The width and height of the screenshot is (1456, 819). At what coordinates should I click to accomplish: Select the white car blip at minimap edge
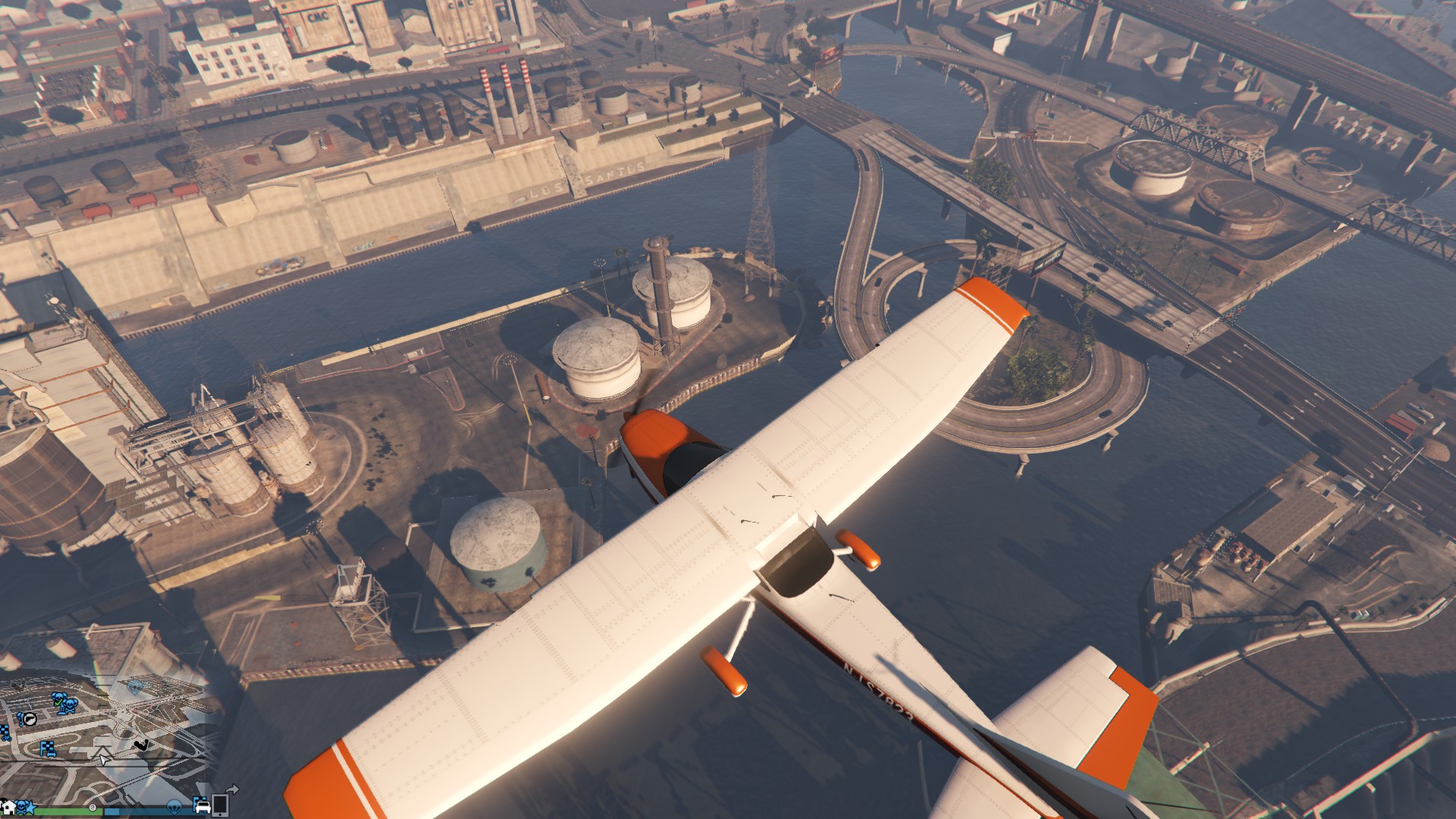pos(203,807)
